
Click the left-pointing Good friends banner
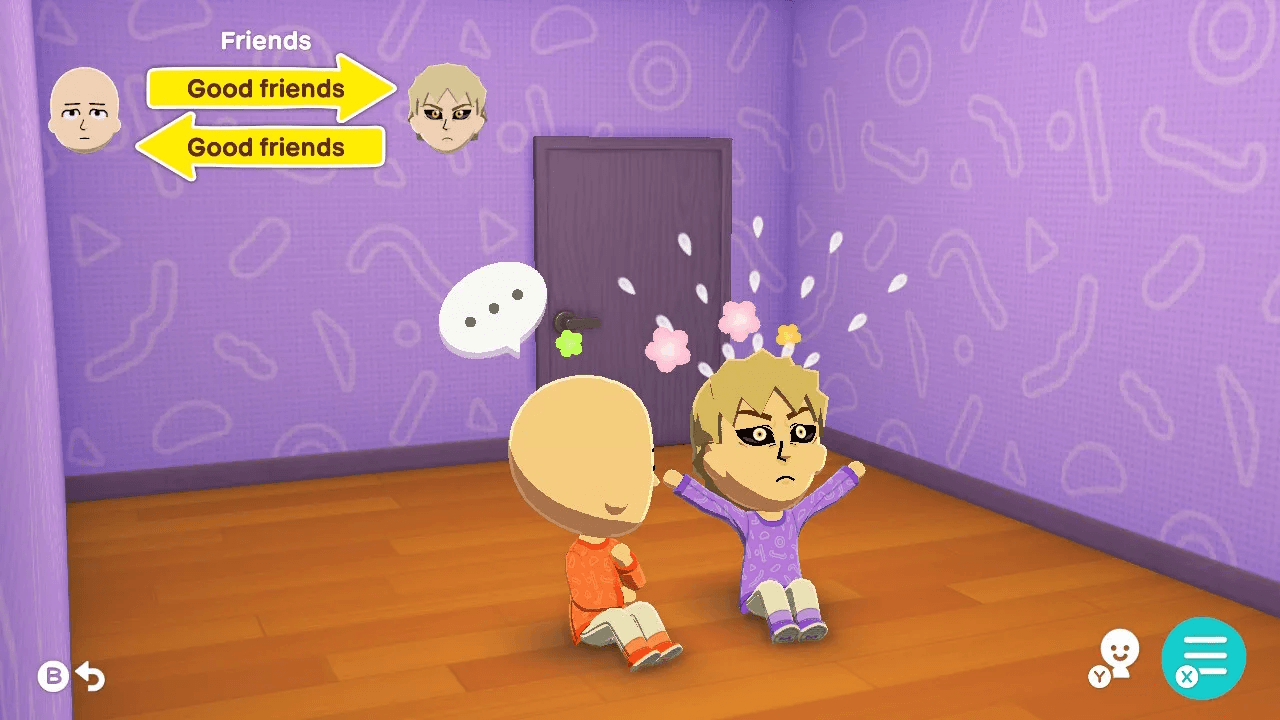tap(265, 147)
